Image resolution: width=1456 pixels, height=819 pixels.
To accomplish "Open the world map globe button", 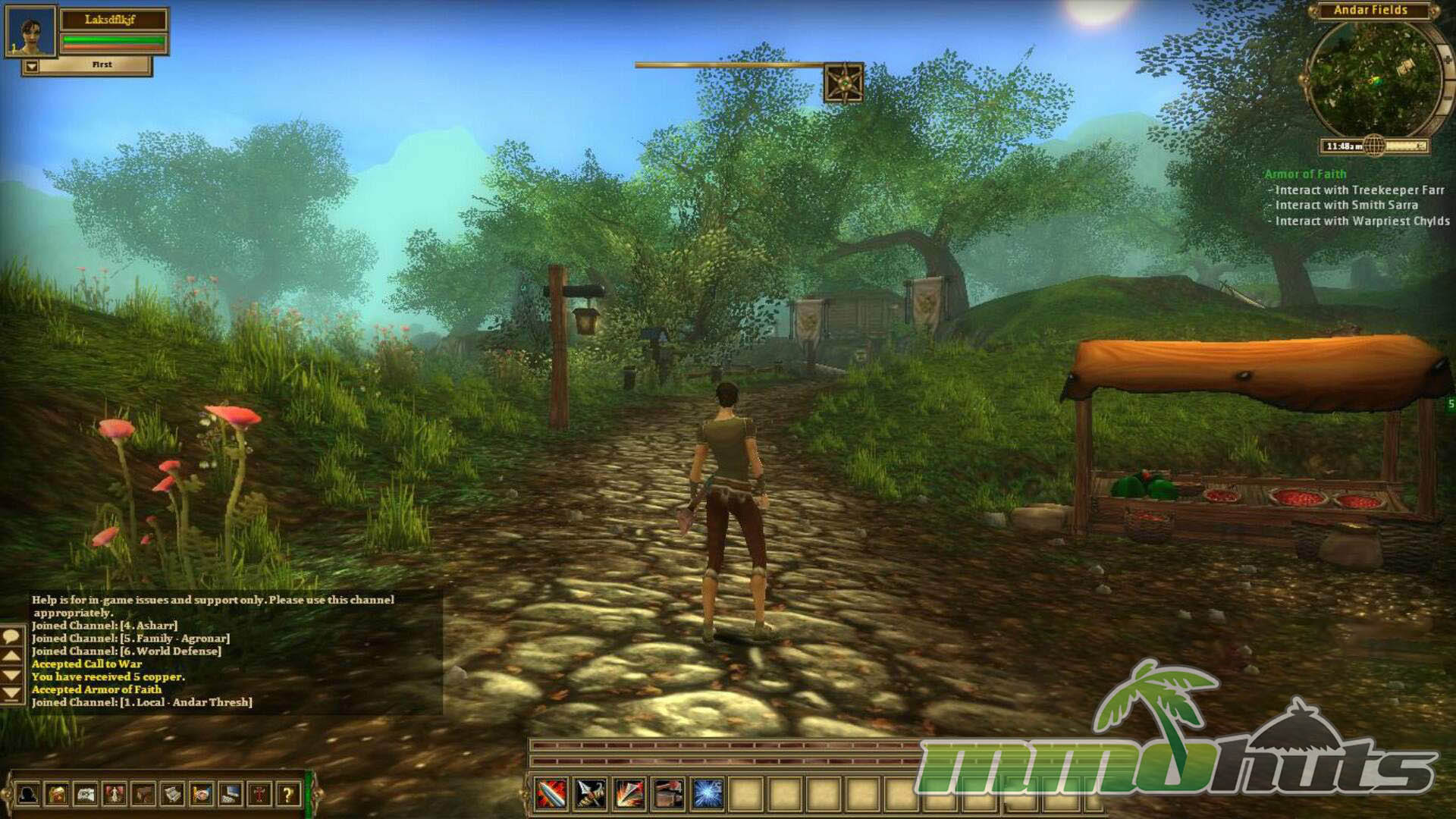I will (1374, 146).
